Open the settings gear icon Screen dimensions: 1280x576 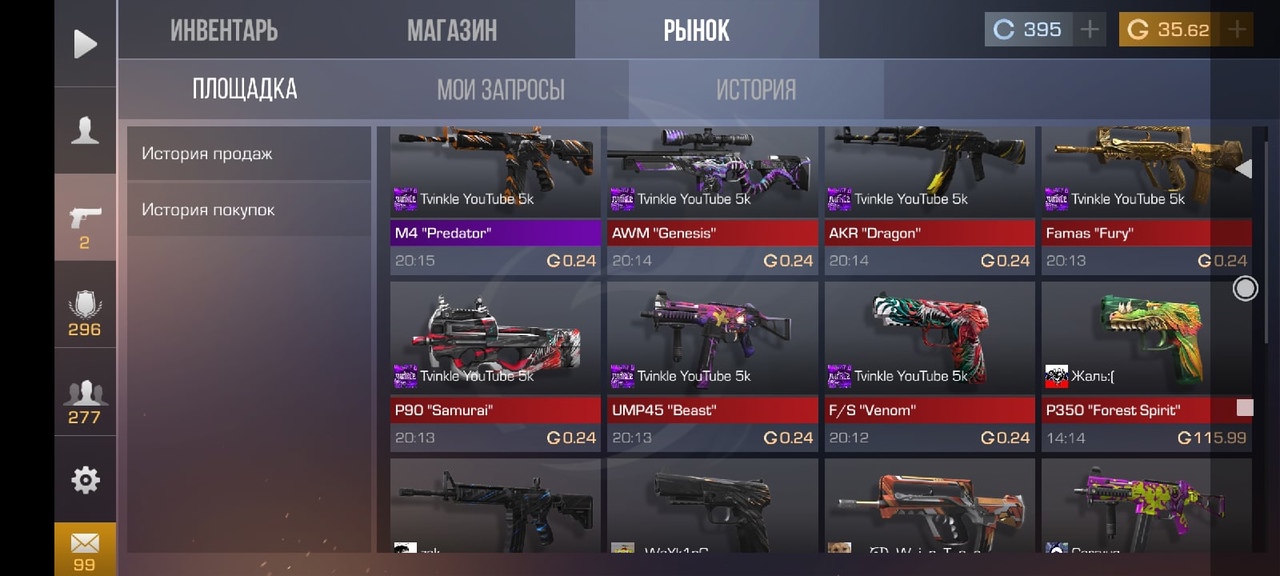click(x=85, y=480)
